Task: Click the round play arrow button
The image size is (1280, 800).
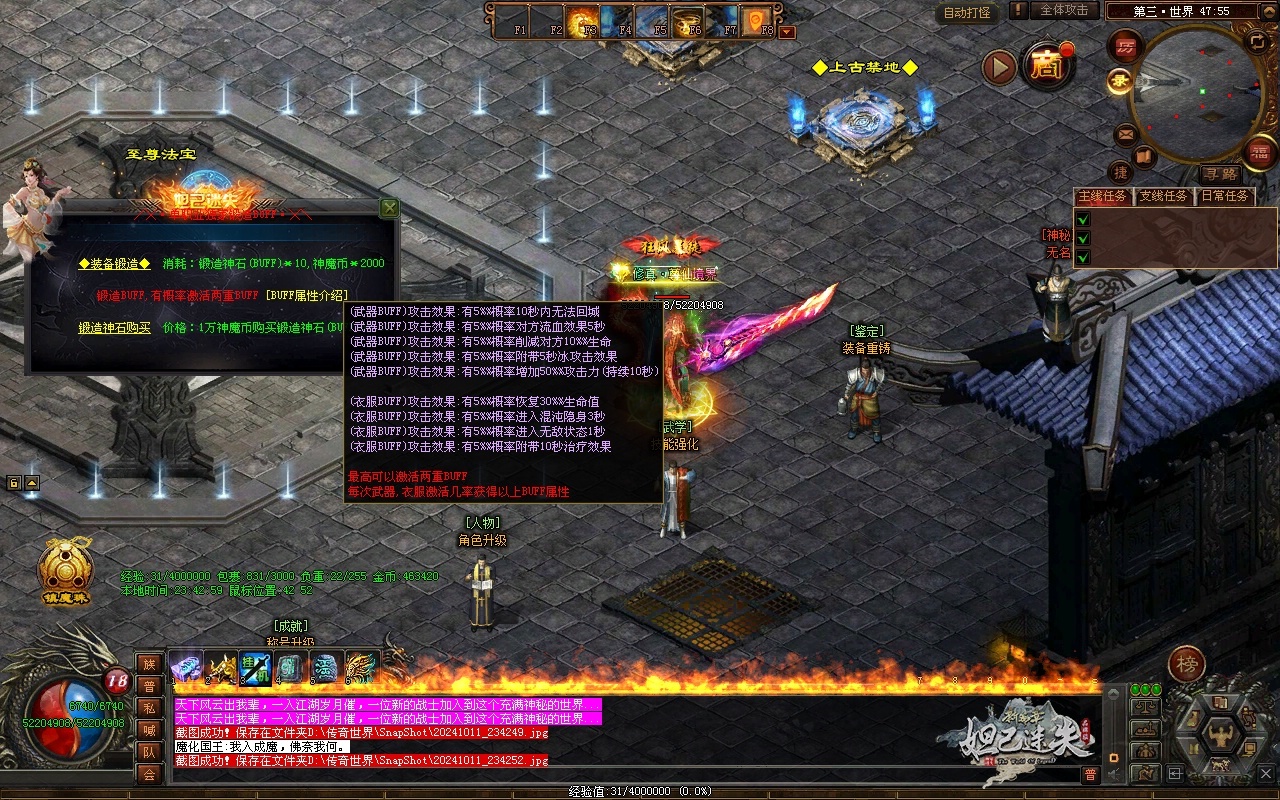Action: pos(999,68)
